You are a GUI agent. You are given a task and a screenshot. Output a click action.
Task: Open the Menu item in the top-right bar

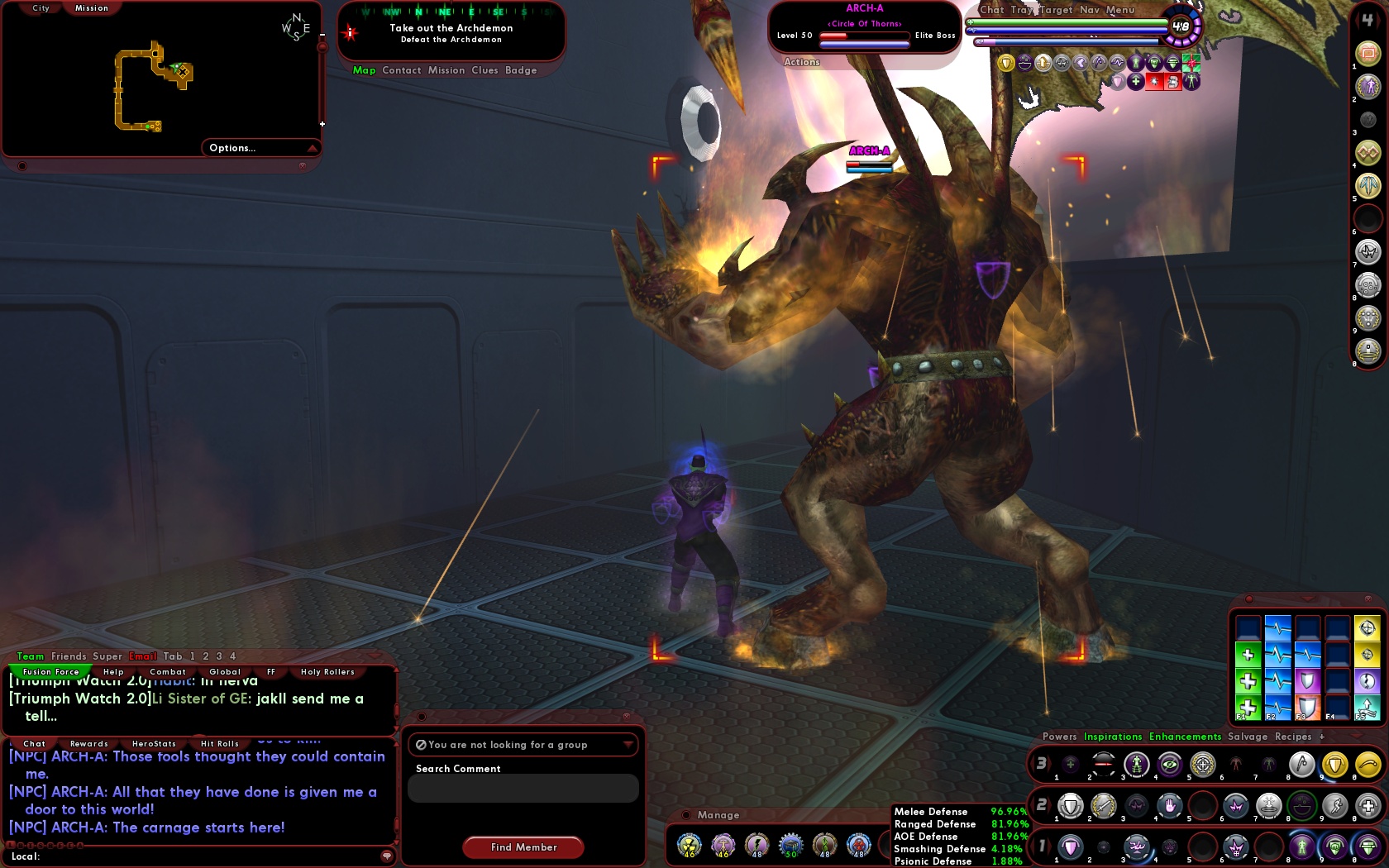[x=1120, y=9]
